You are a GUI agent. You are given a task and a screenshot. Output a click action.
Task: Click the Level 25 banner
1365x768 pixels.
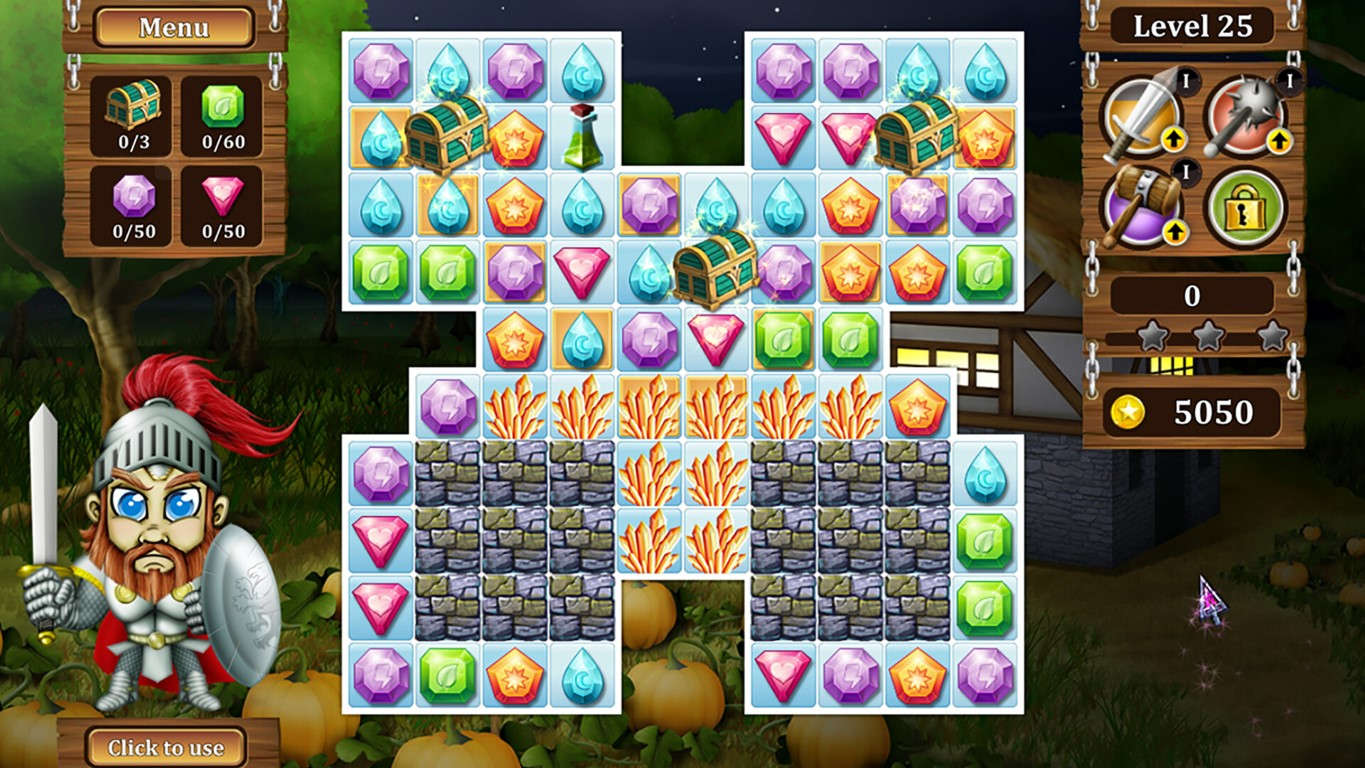point(1190,27)
